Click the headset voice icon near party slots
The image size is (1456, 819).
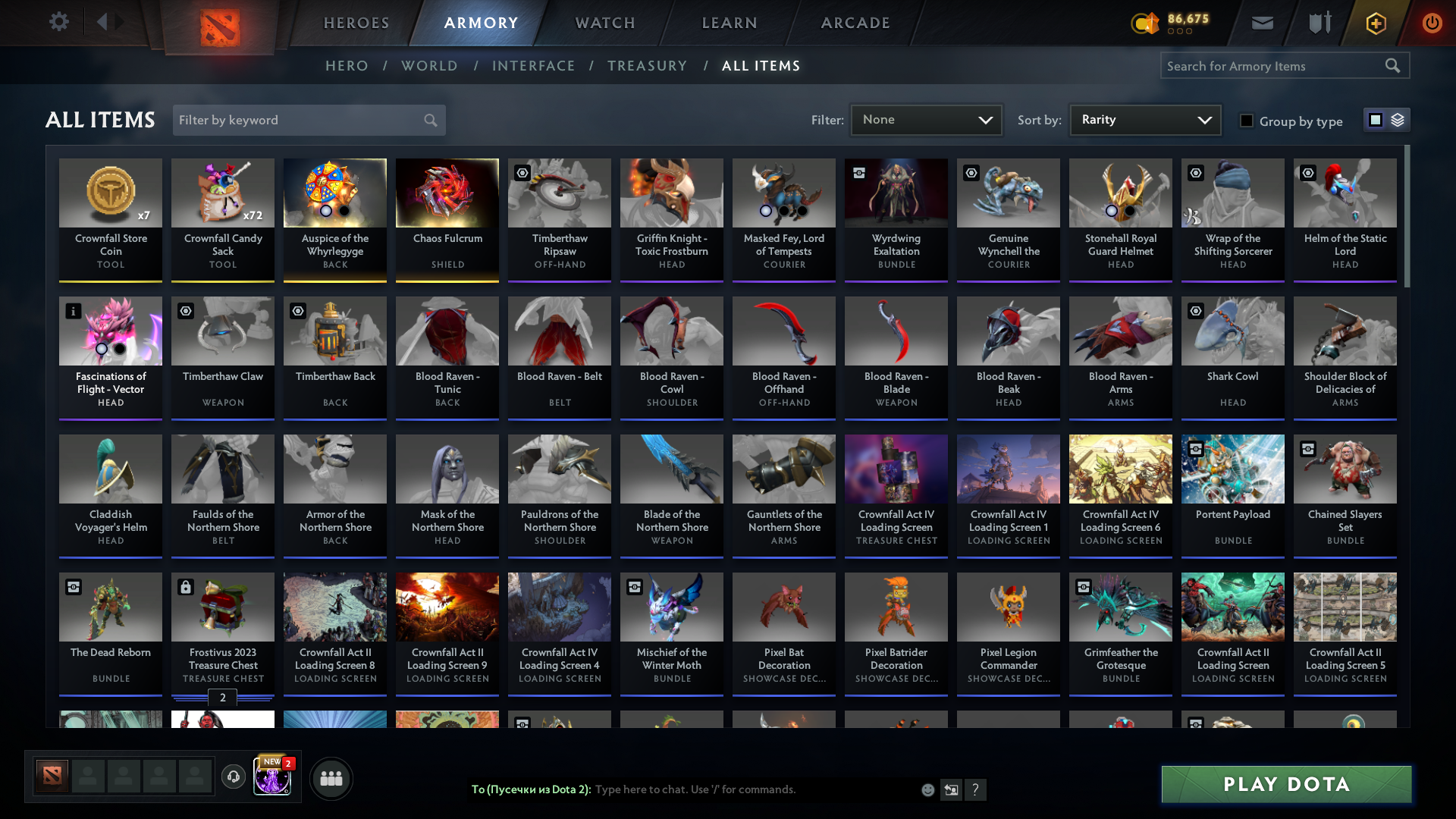click(x=234, y=777)
